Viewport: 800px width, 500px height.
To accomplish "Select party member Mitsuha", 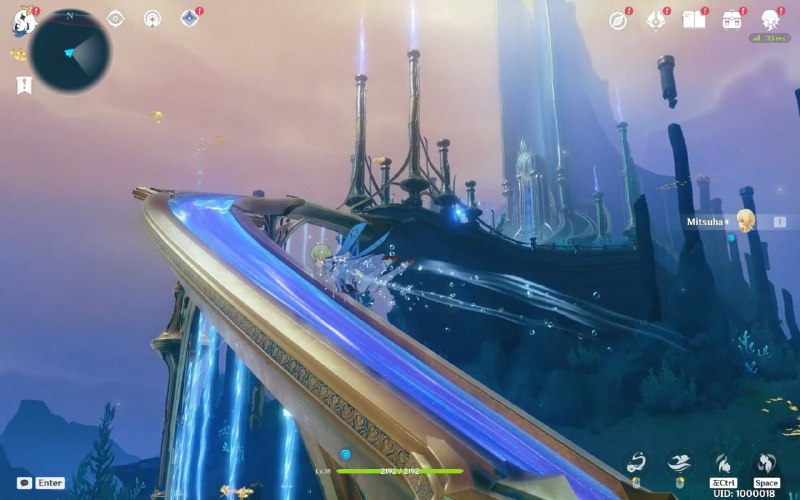I will (x=745, y=221).
